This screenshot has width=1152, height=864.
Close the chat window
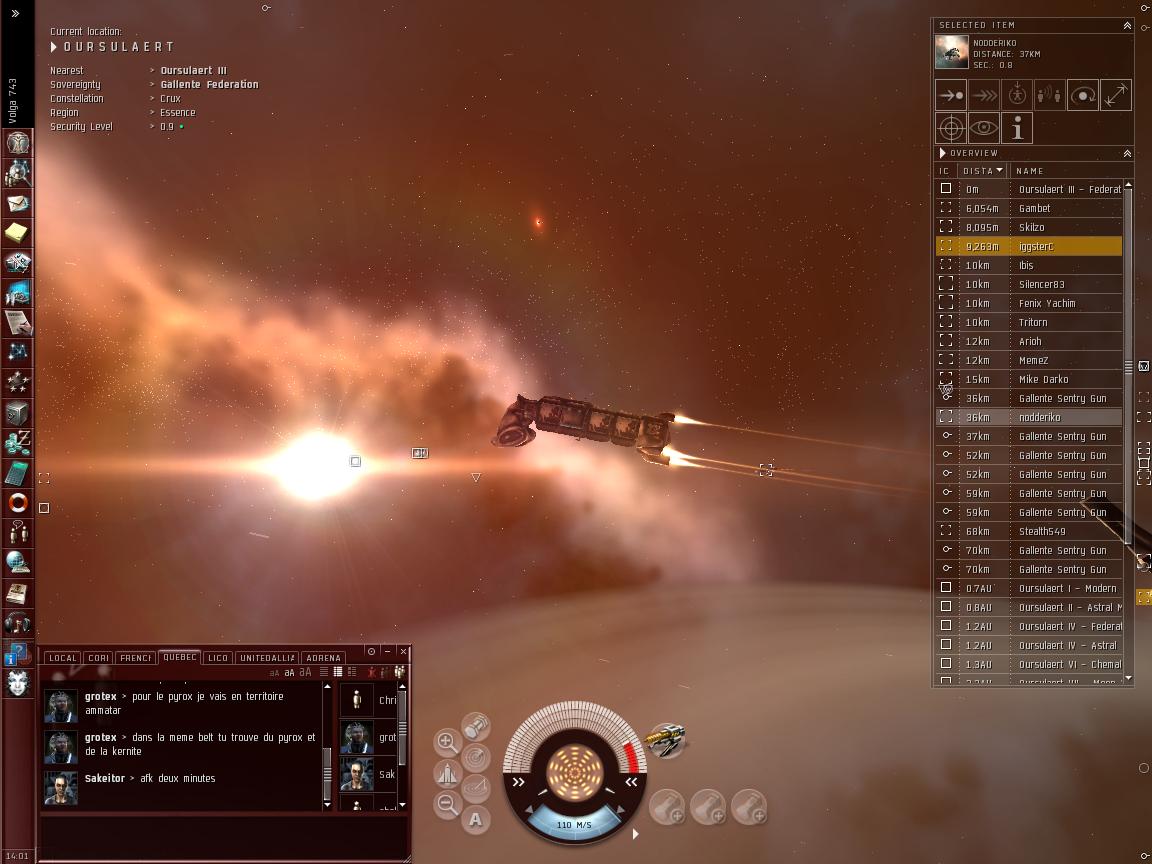(403, 651)
